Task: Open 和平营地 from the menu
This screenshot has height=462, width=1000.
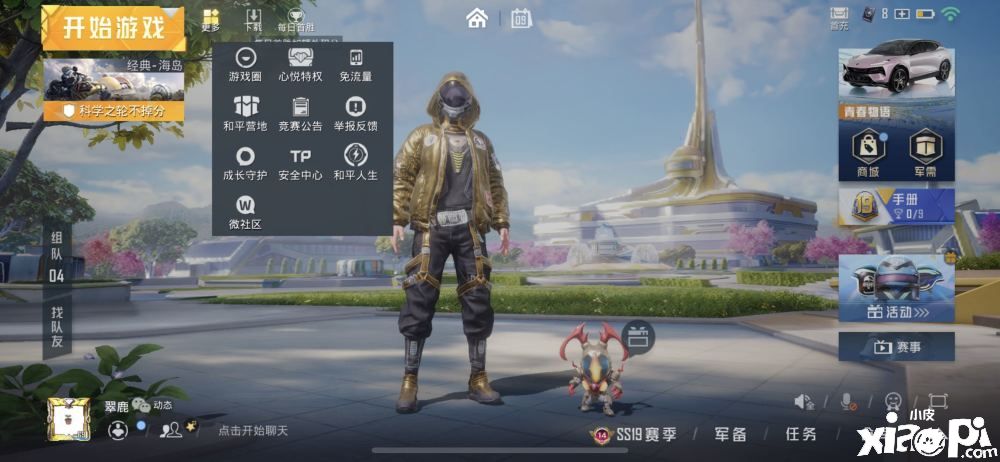Action: (245, 114)
